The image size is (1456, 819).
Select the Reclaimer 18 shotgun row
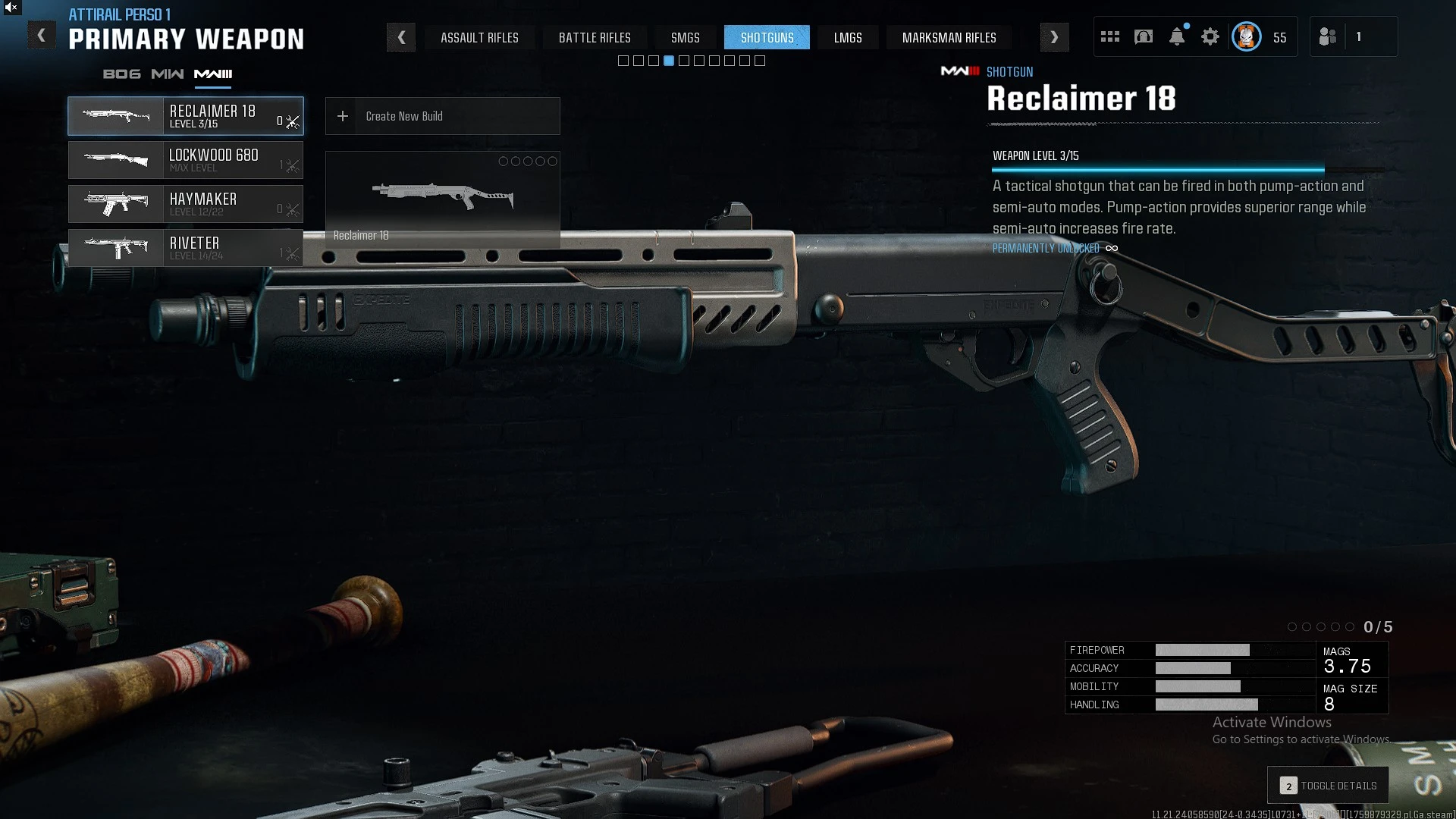tap(186, 116)
